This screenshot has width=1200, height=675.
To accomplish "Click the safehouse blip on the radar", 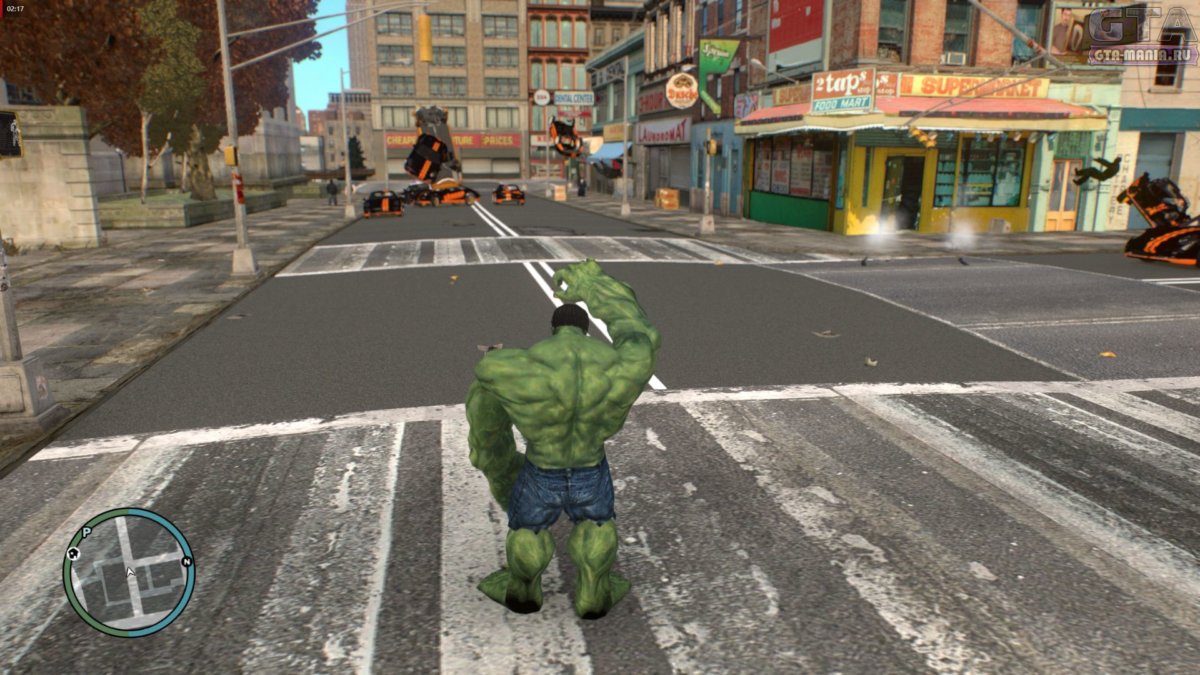I will point(73,551).
